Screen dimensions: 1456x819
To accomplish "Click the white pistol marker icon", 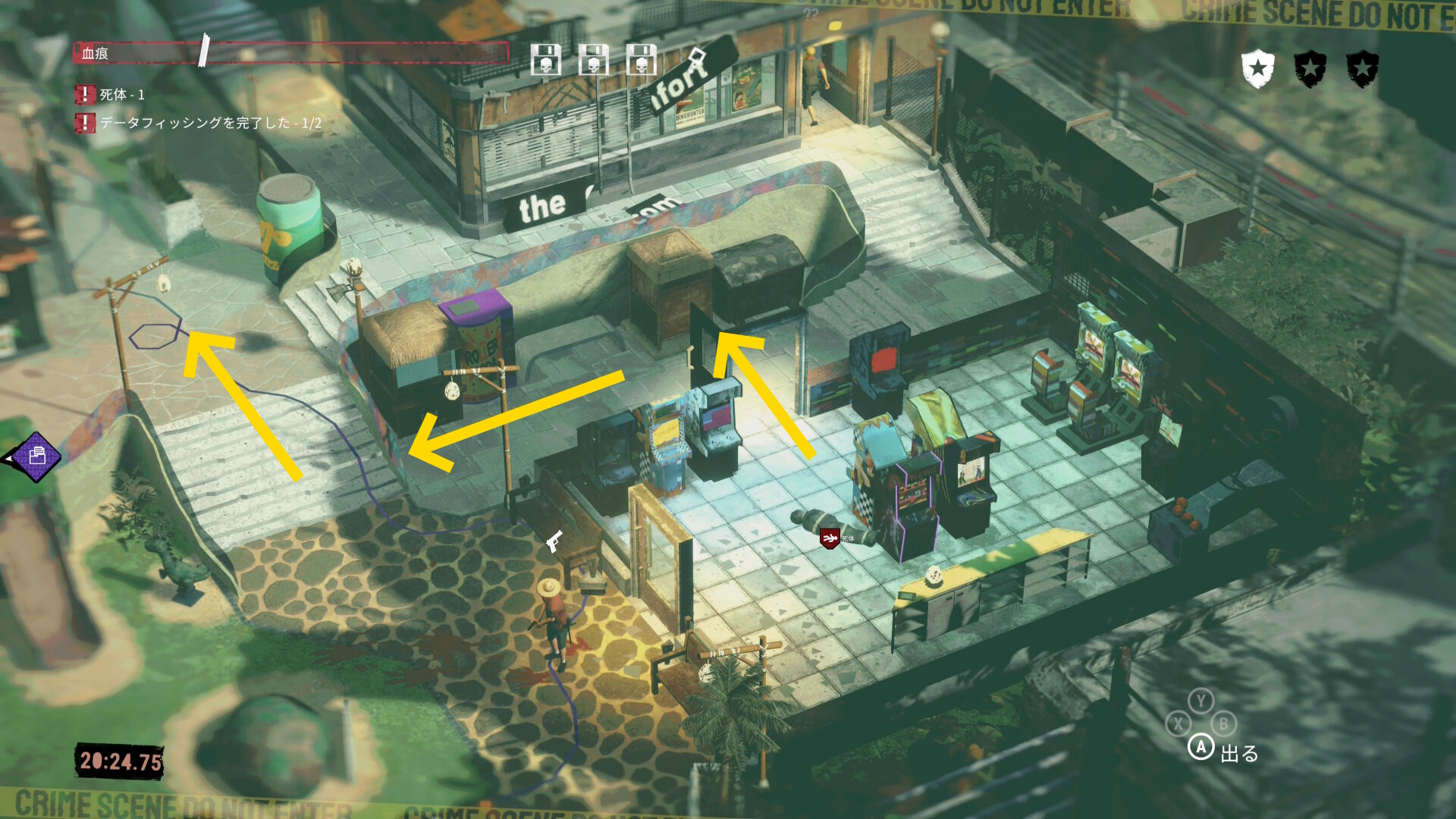I will [x=554, y=541].
